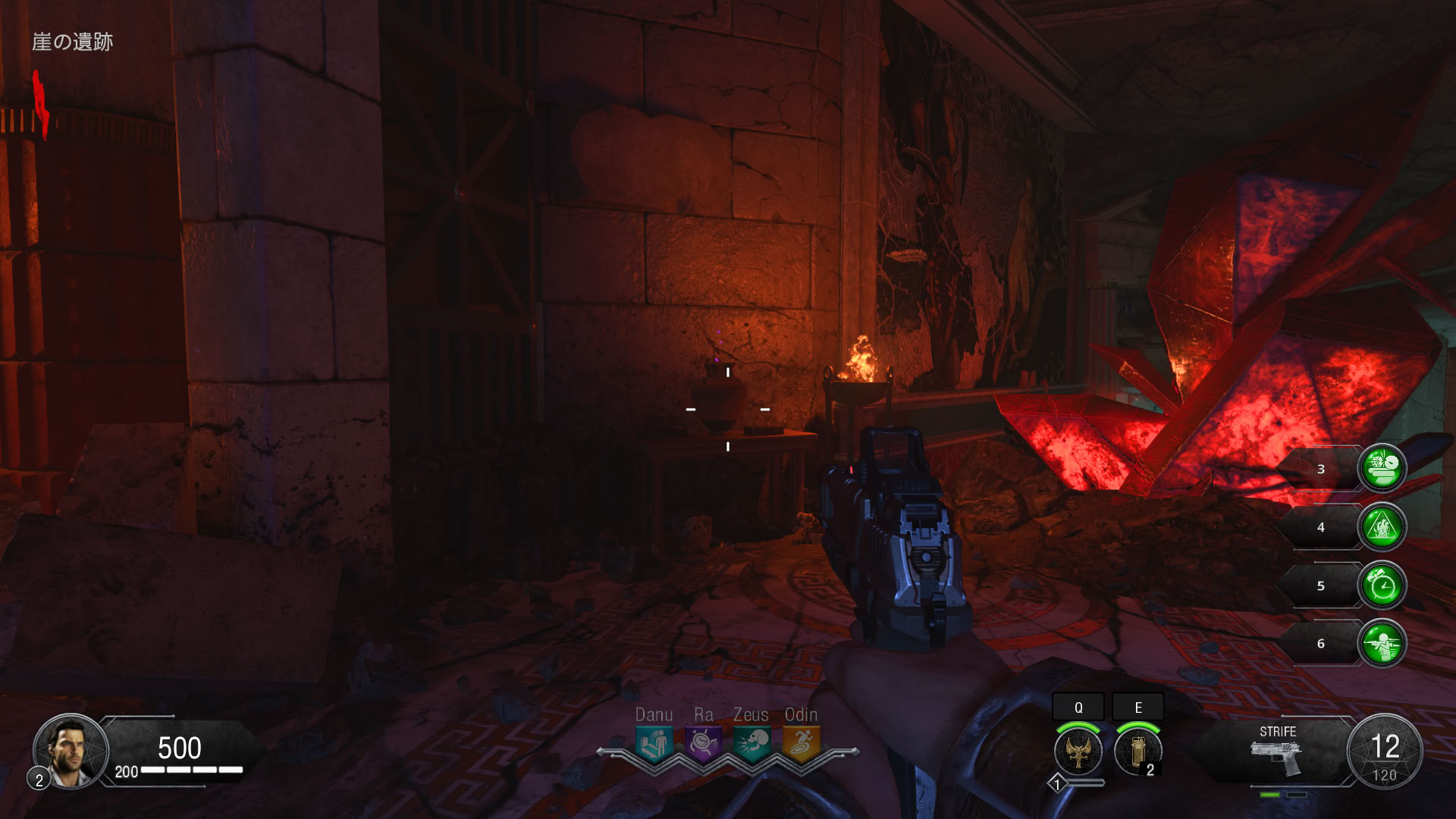
Task: Click the Strife pistol weapon icon
Action: (x=1277, y=757)
